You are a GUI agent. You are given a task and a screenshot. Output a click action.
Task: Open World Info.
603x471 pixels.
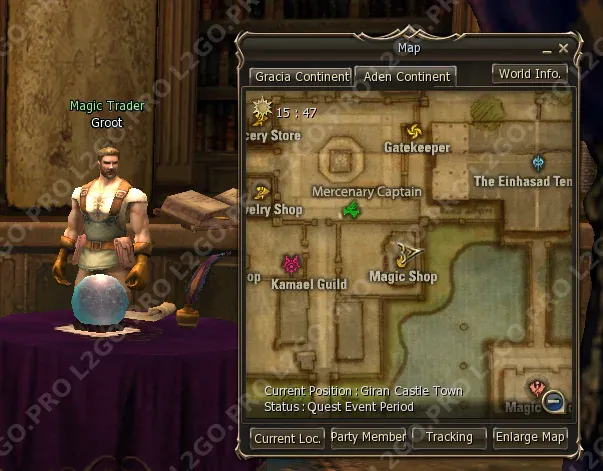[x=530, y=74]
